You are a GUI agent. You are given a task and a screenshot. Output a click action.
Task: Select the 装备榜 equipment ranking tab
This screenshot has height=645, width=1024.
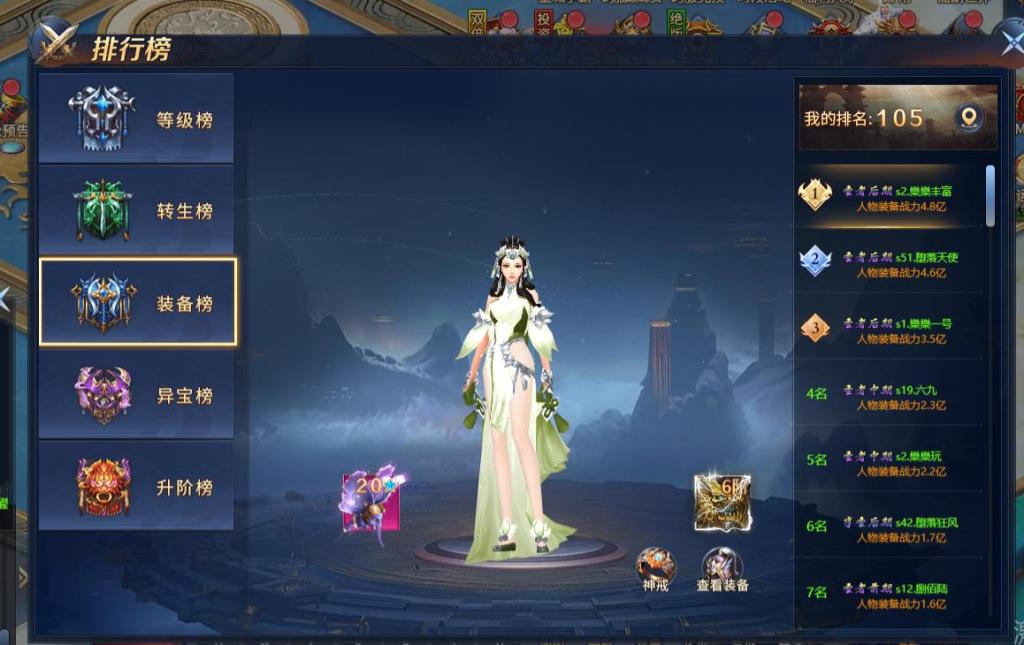[x=137, y=302]
